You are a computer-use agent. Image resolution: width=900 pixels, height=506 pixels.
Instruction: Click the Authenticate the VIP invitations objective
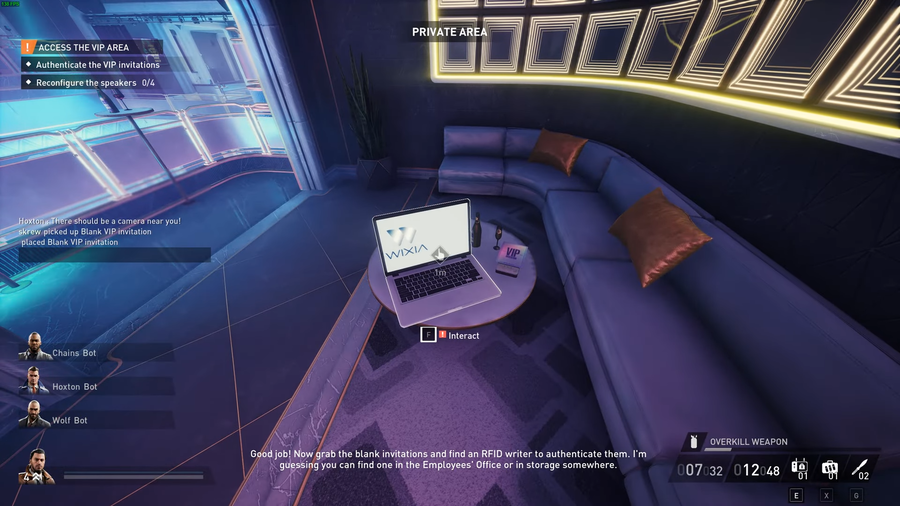97,65
